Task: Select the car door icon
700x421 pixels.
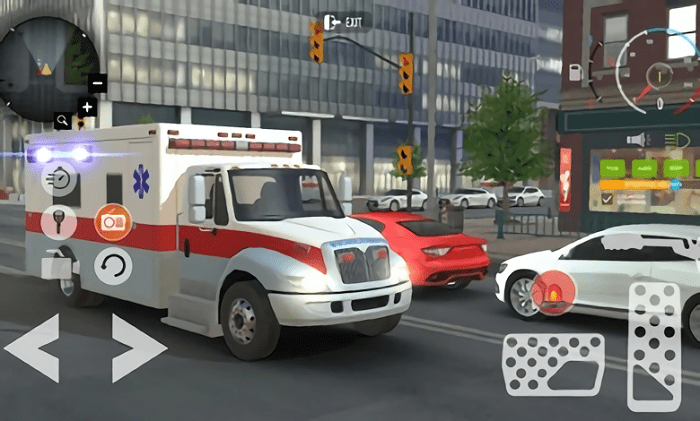Action: 57,265
